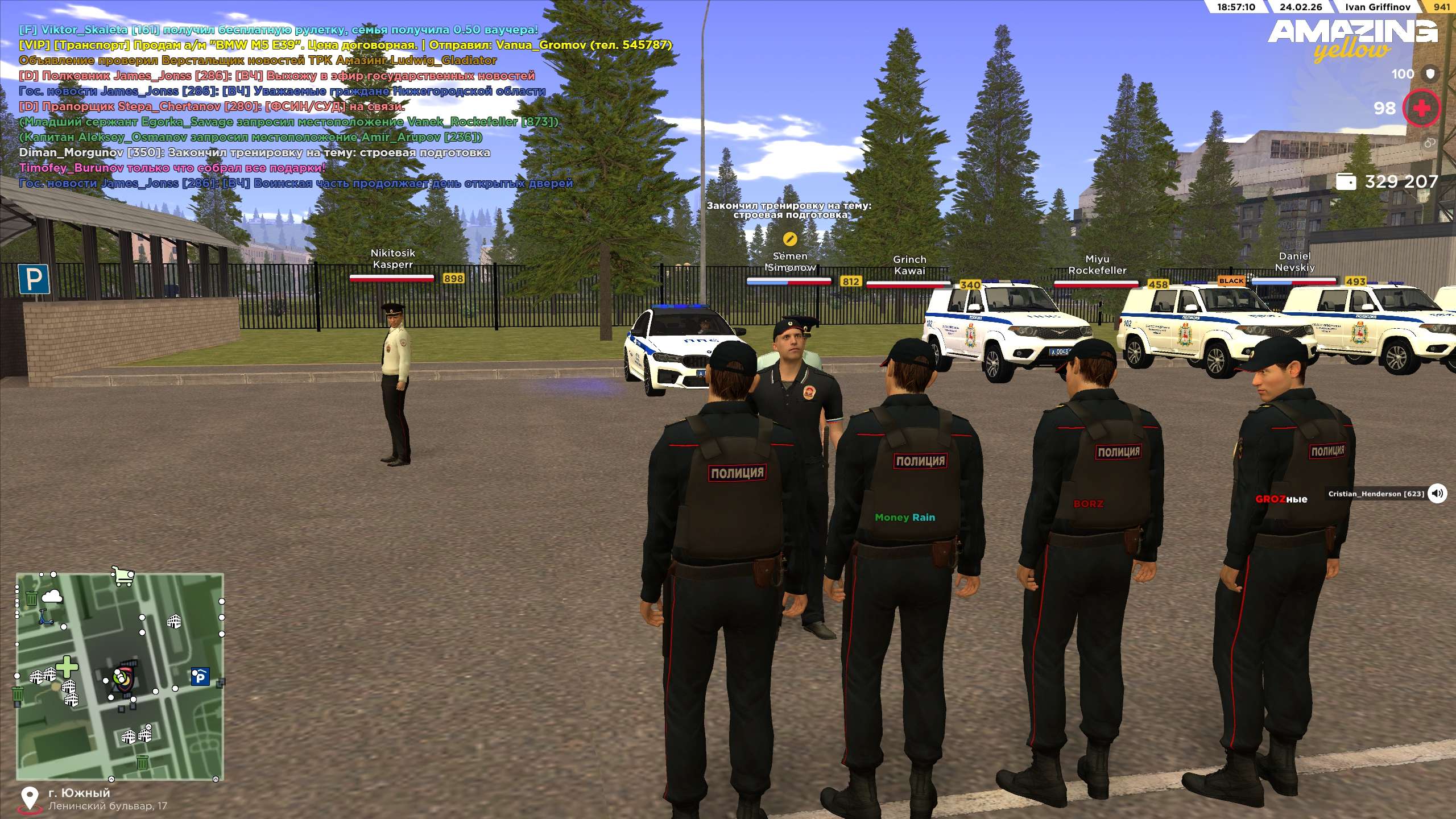Click the white cloud marker on the minimap
1456x819 pixels.
click(52, 595)
